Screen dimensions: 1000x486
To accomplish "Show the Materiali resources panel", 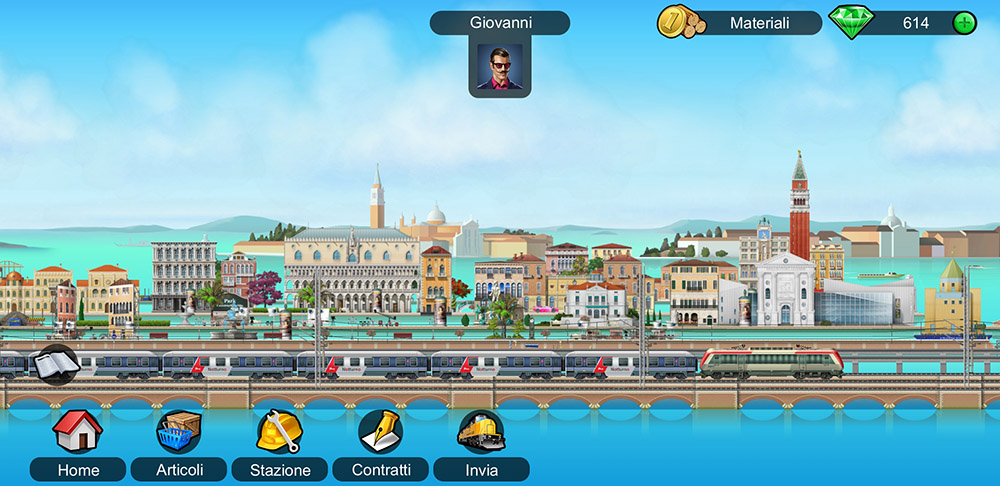I will tap(740, 23).
